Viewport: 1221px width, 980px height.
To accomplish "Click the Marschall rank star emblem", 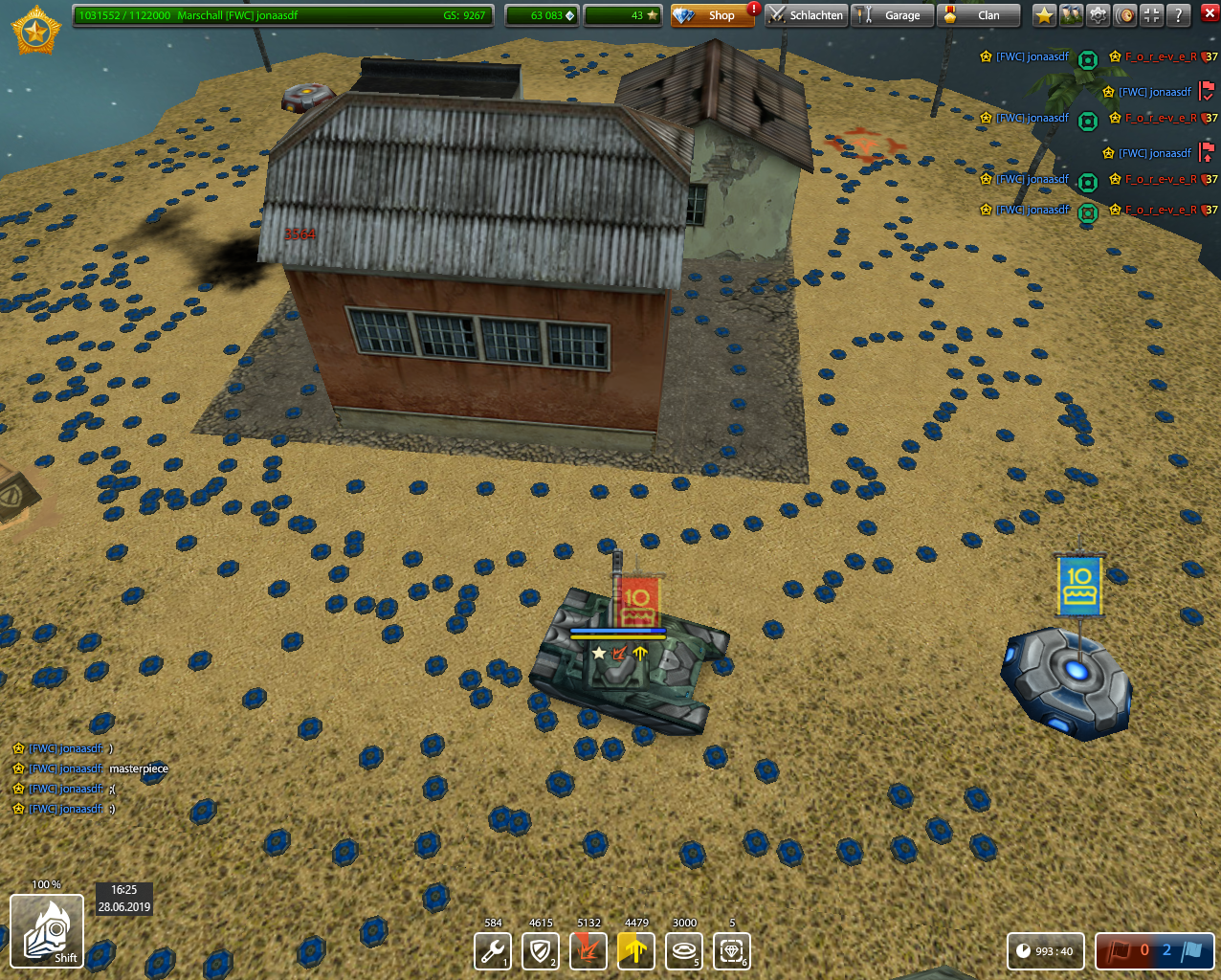I will tap(36, 31).
